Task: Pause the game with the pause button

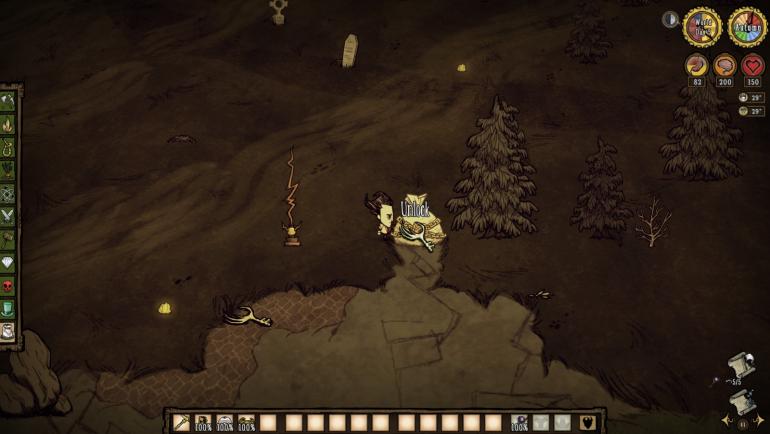Action: coord(743,423)
